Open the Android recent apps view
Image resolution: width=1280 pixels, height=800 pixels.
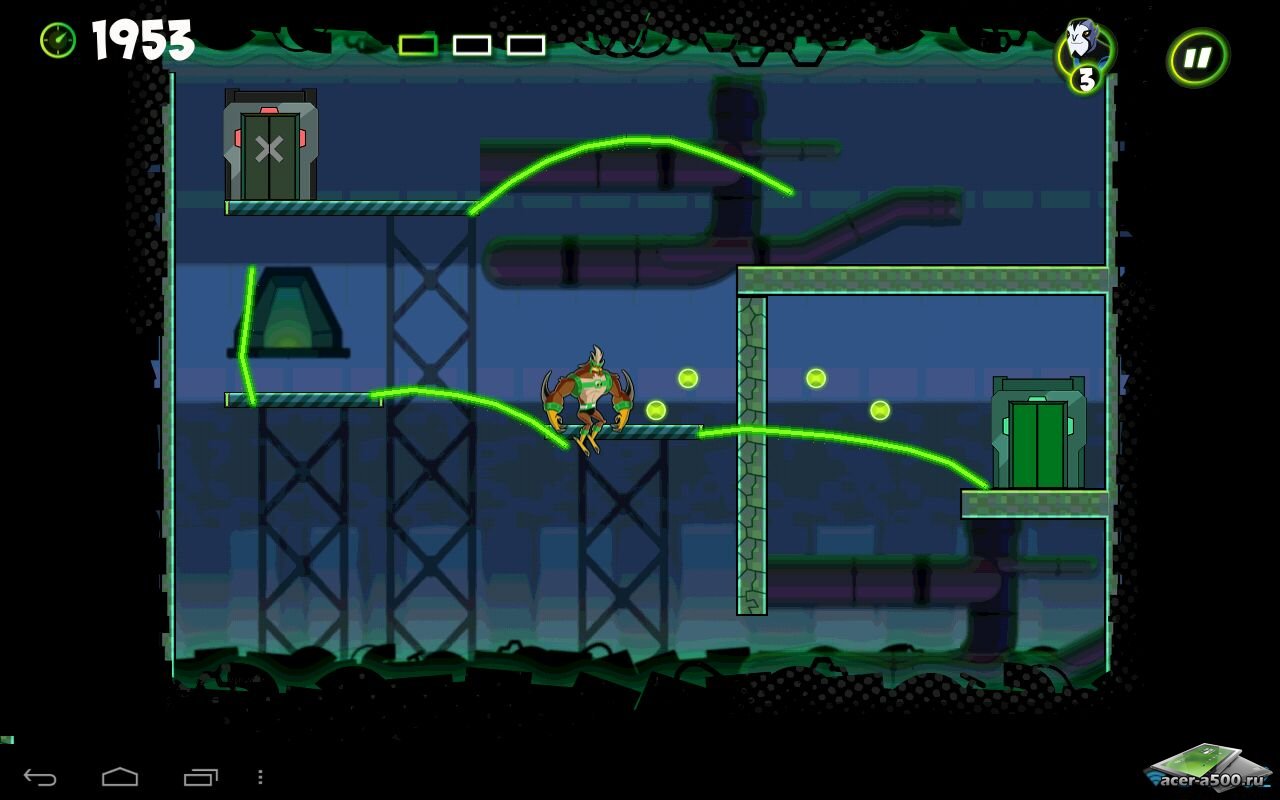(x=200, y=777)
